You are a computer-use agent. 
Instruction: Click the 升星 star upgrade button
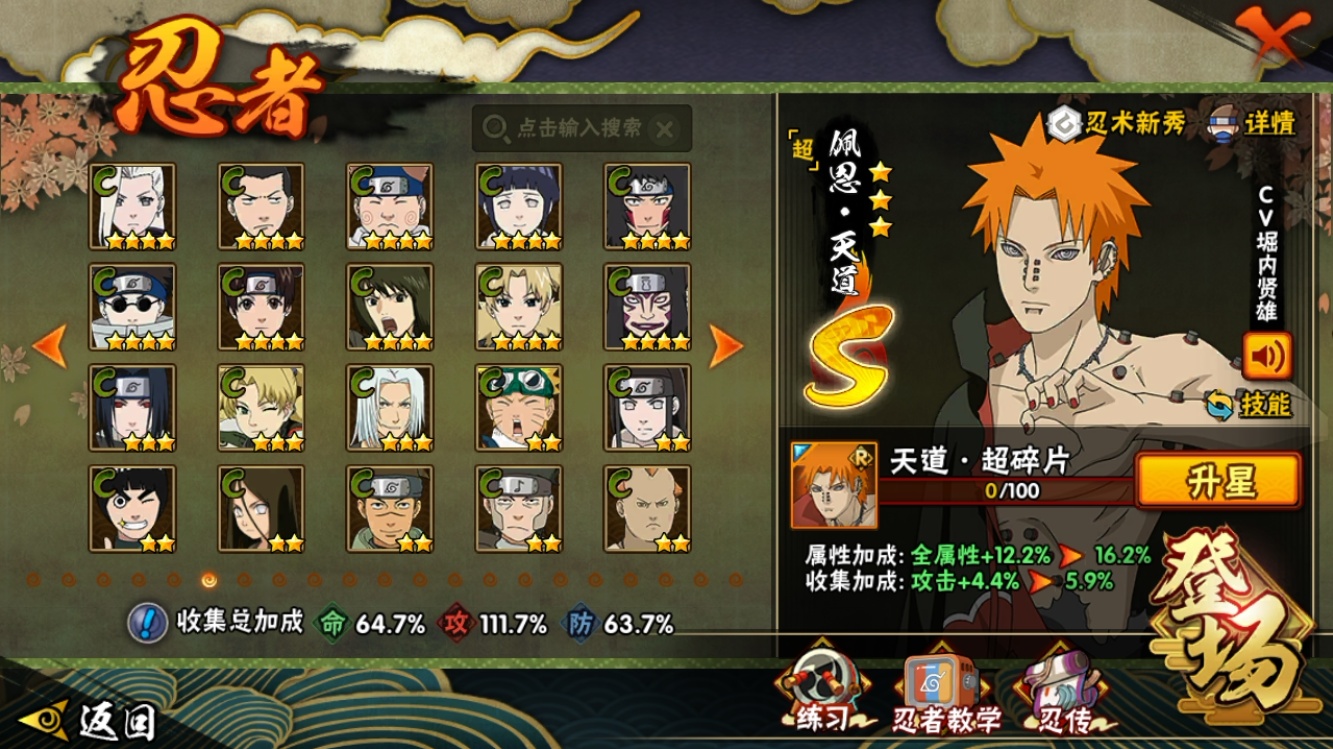(1218, 482)
